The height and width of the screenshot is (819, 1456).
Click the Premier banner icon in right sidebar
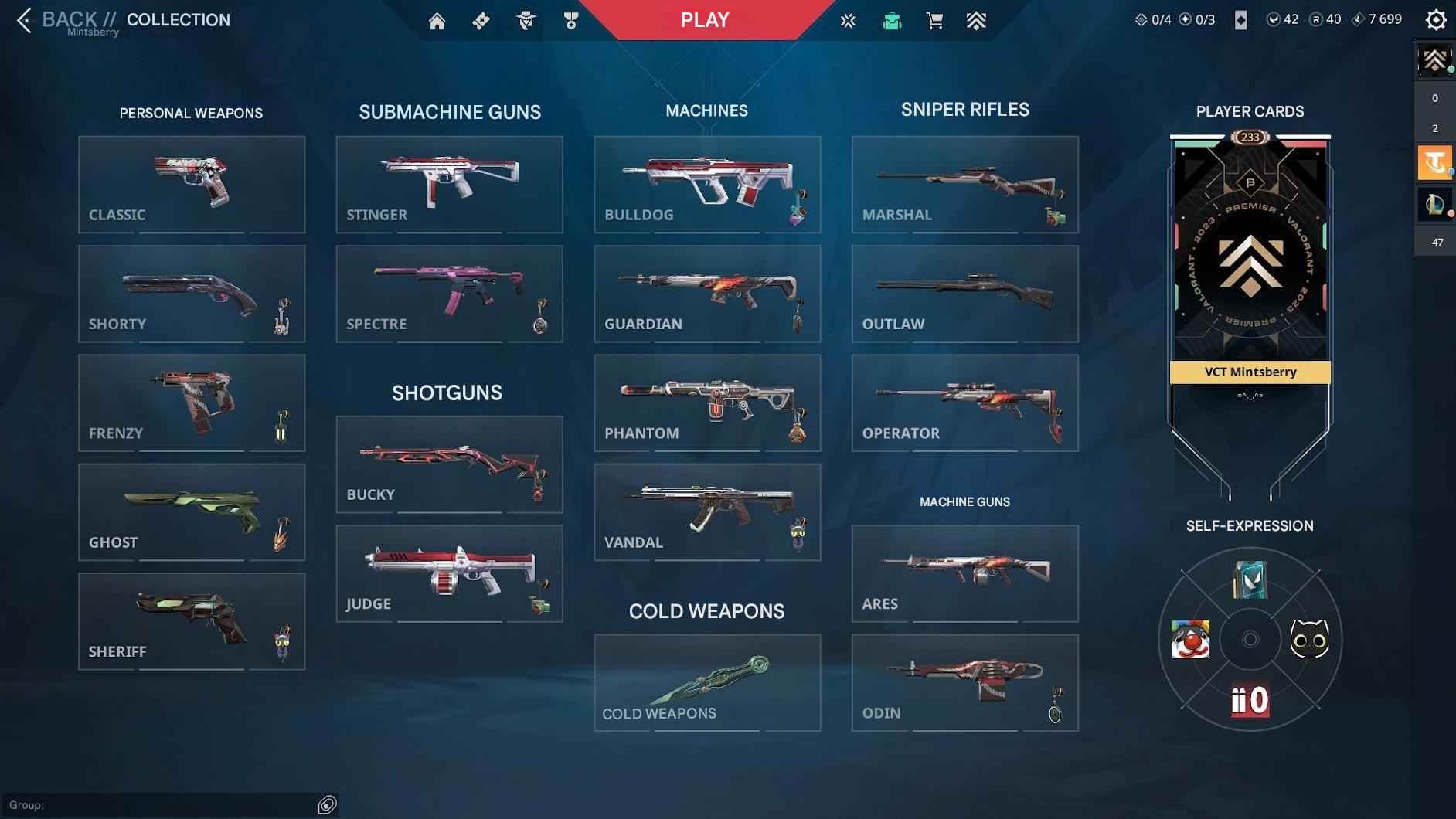click(1434, 62)
